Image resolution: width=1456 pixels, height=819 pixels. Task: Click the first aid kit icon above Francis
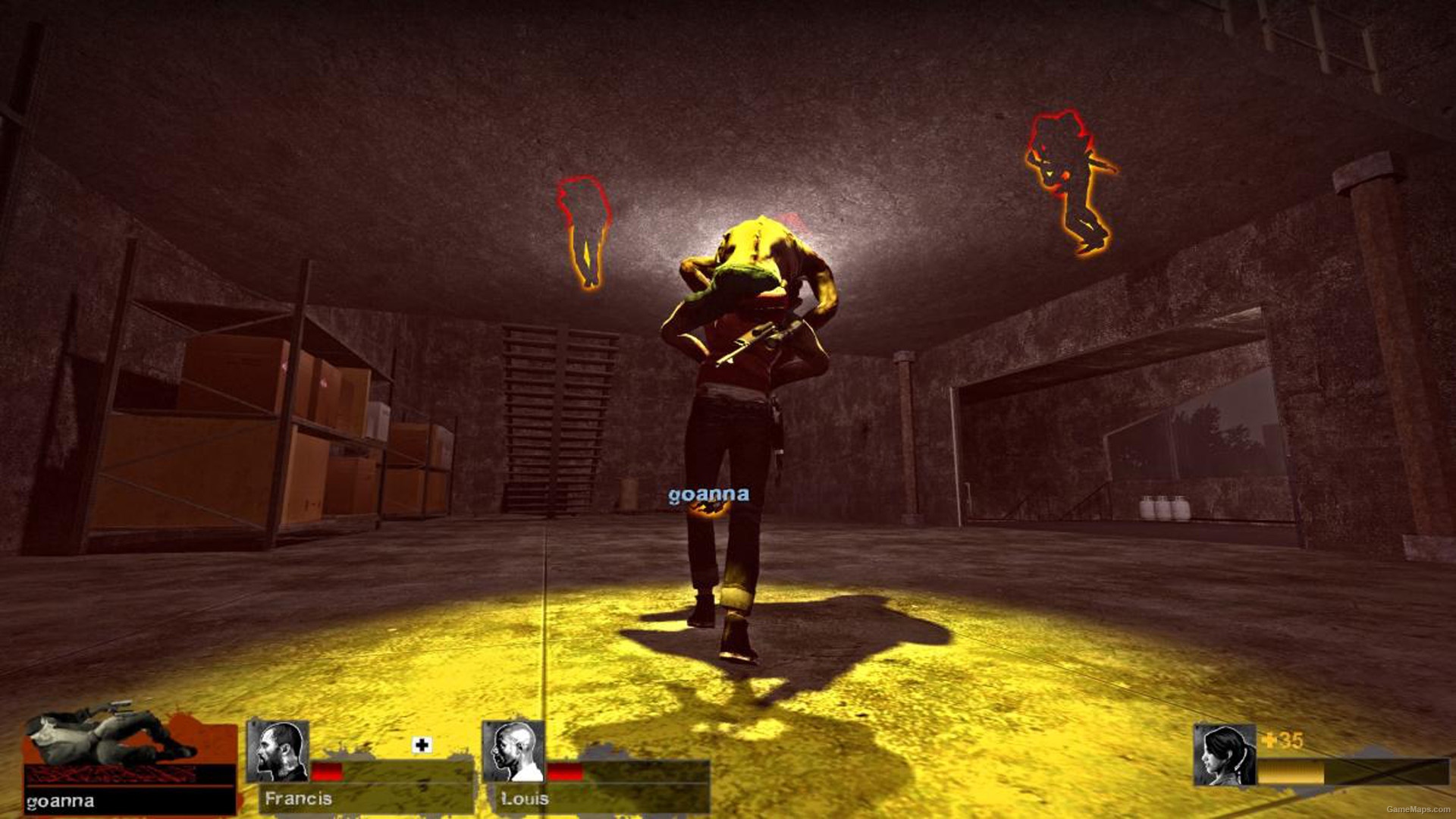coord(422,745)
